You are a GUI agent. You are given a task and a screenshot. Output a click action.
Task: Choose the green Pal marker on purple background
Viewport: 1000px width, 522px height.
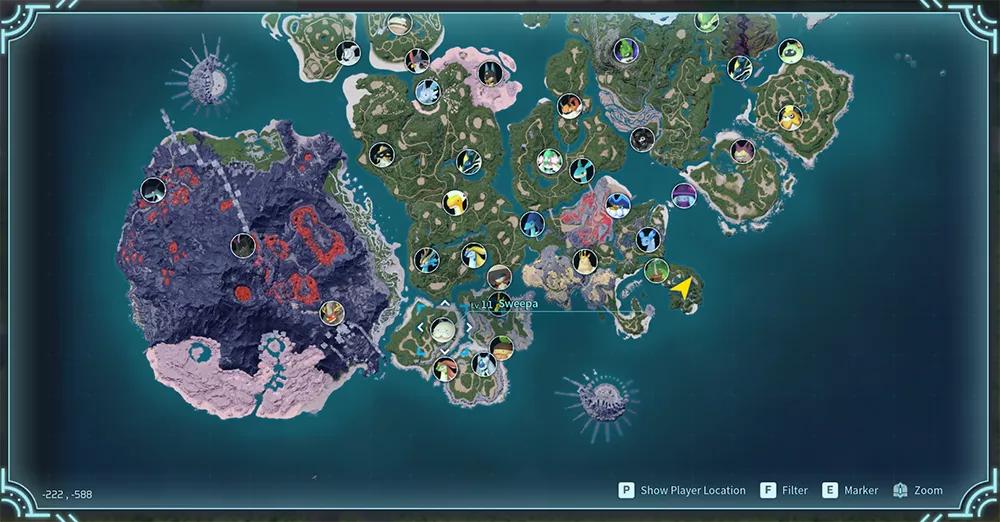click(x=626, y=50)
